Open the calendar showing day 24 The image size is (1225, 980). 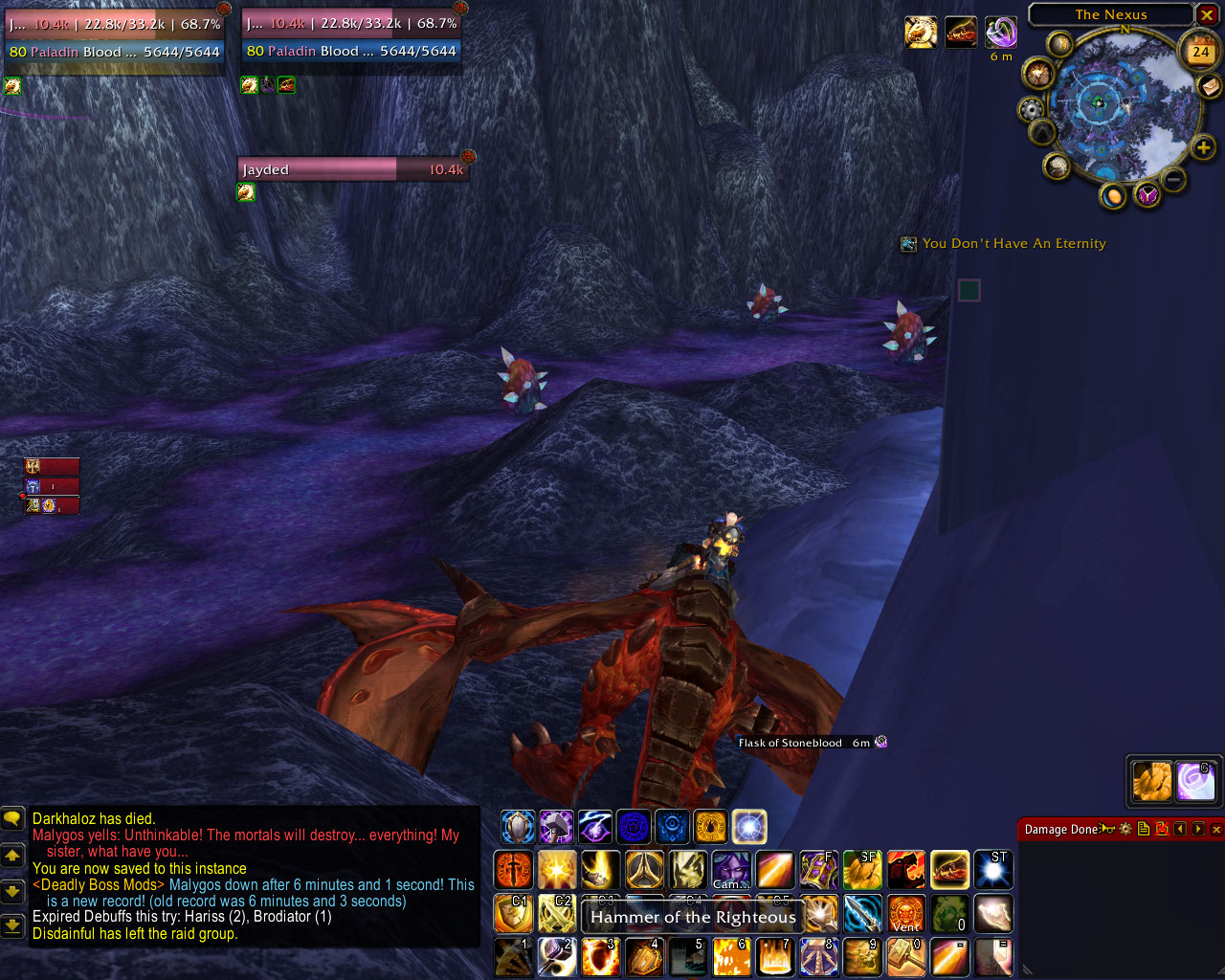point(1200,52)
